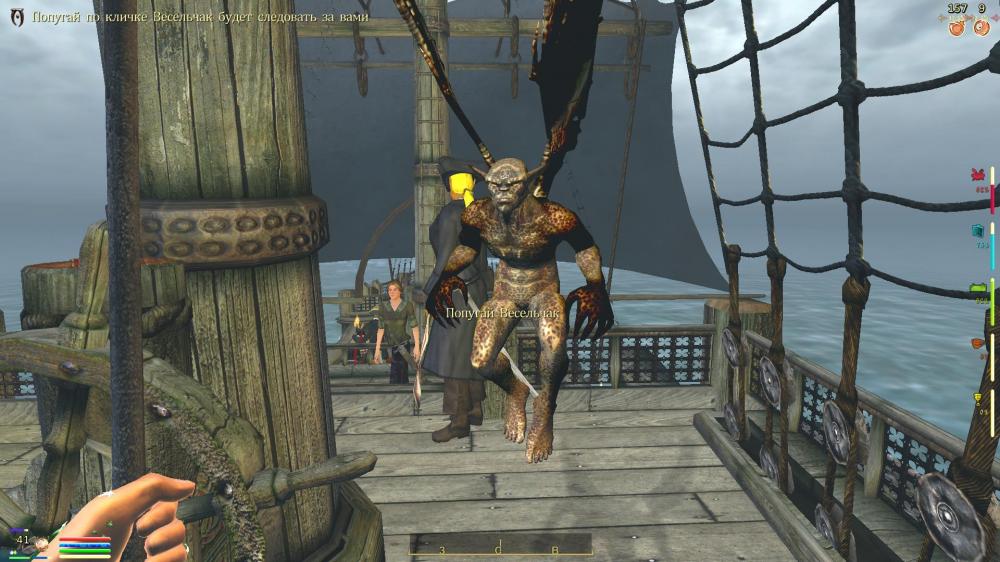Click the yellow goblet status icon
Screen dimensions: 1000x562
click(x=978, y=399)
